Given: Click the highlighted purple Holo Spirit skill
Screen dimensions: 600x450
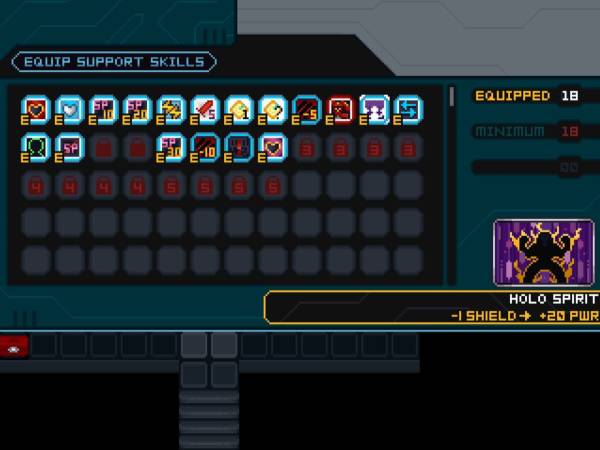Looking at the screenshot, I should [374, 108].
